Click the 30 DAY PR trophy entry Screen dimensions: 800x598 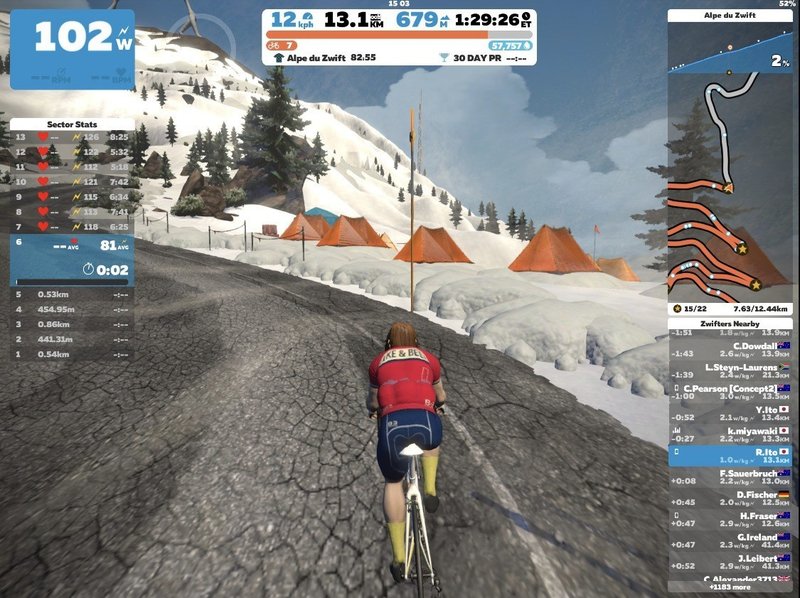(x=482, y=58)
